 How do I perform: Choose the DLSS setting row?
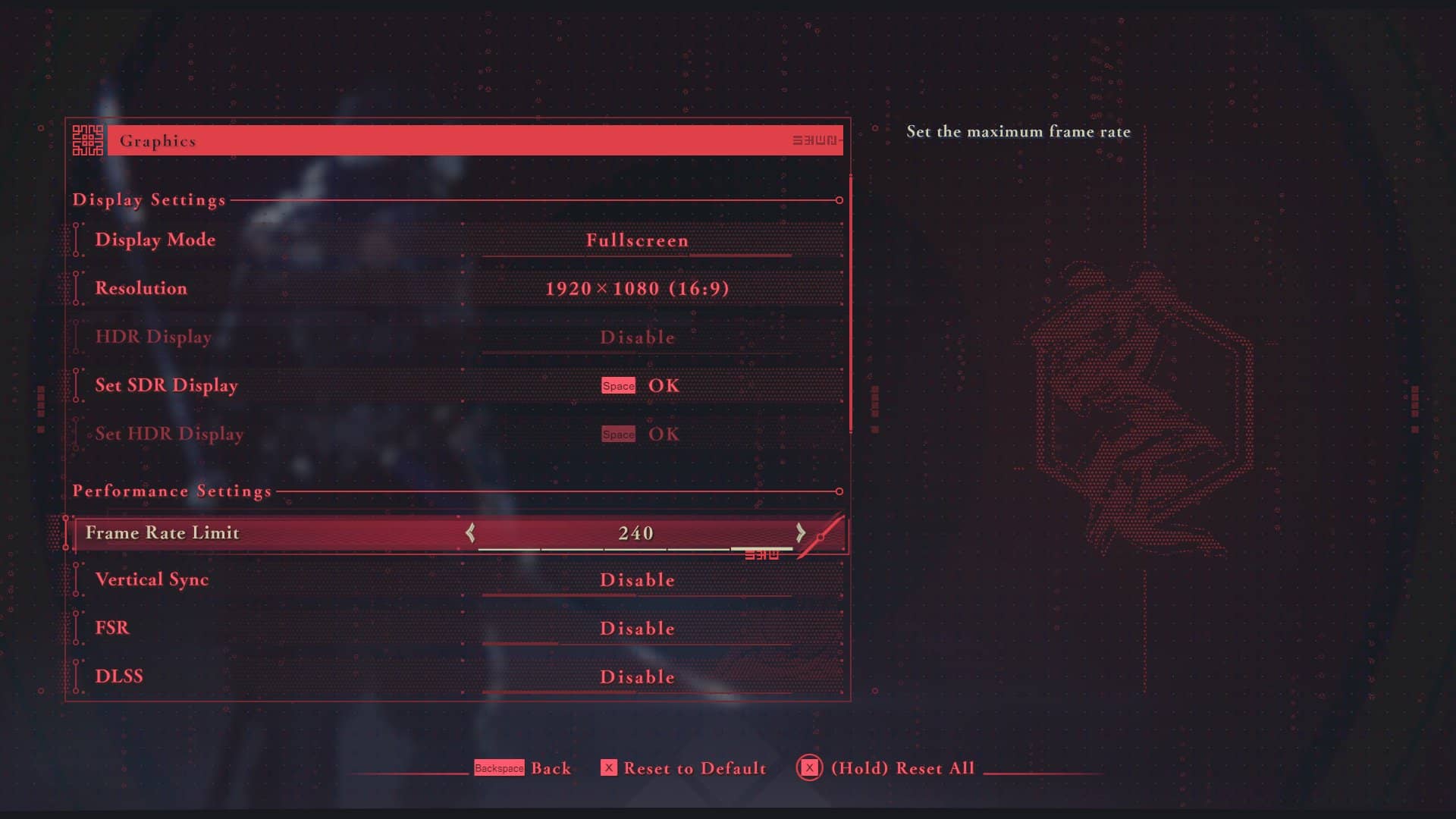[x=119, y=676]
